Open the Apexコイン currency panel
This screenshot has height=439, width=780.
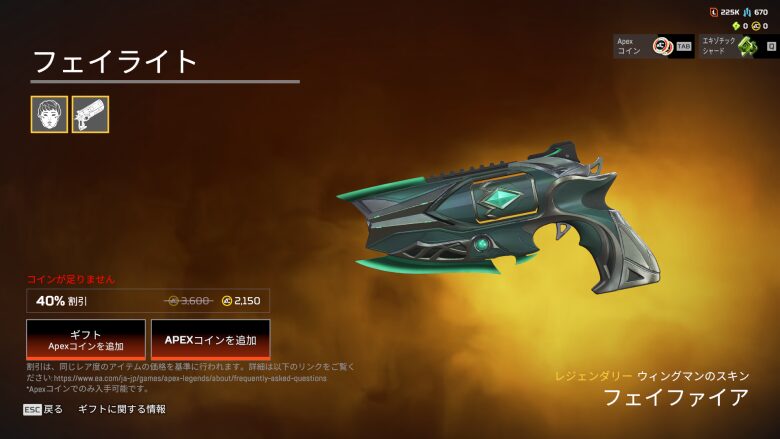coord(654,46)
